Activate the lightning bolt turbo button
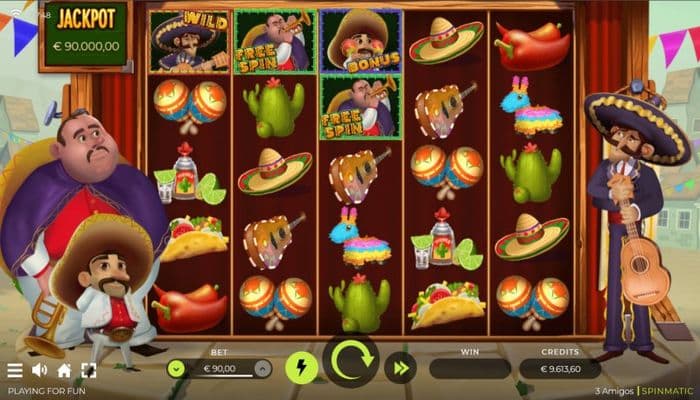Image resolution: width=700 pixels, height=400 pixels. 301,367
